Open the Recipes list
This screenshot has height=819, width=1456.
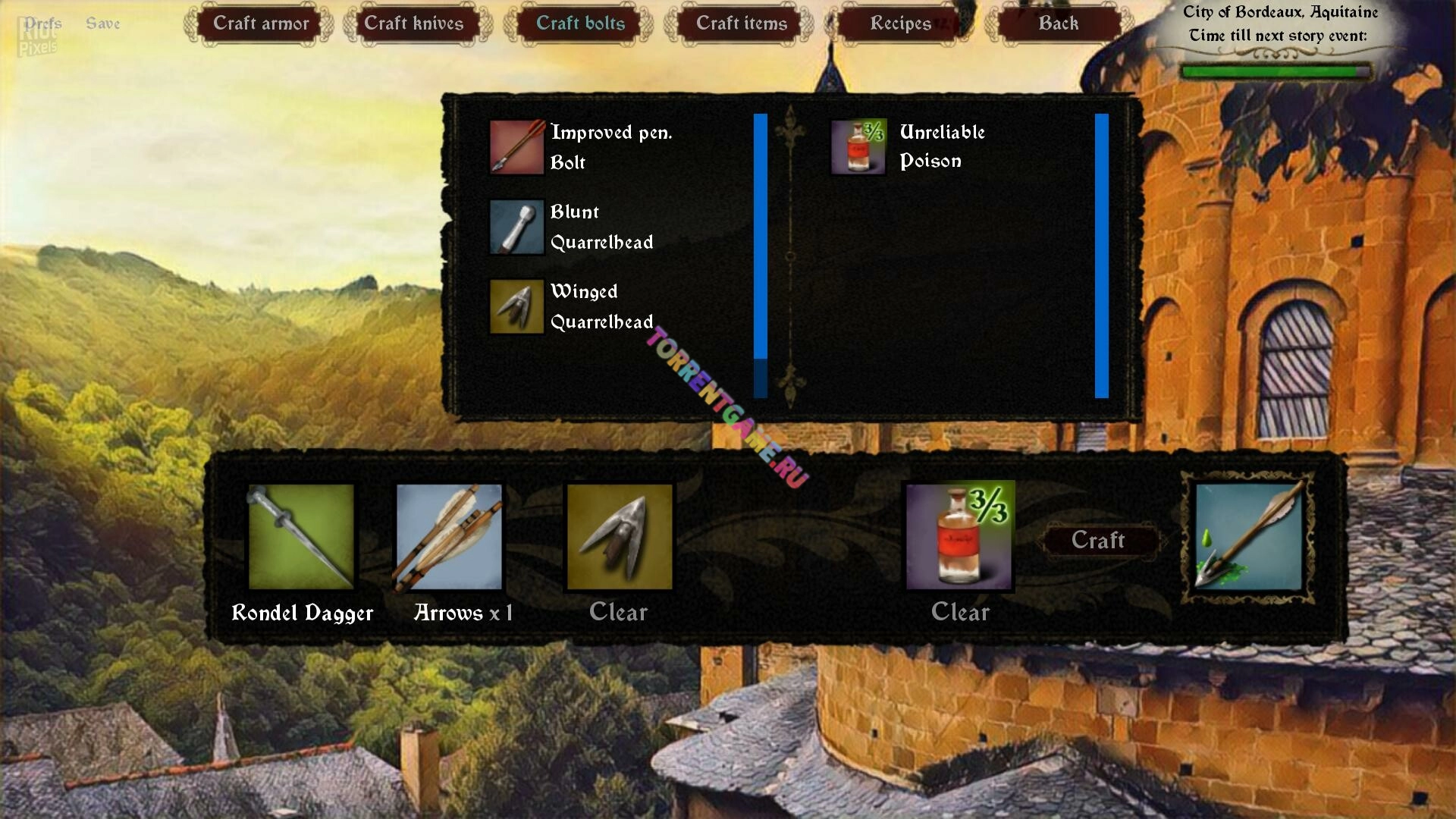900,24
